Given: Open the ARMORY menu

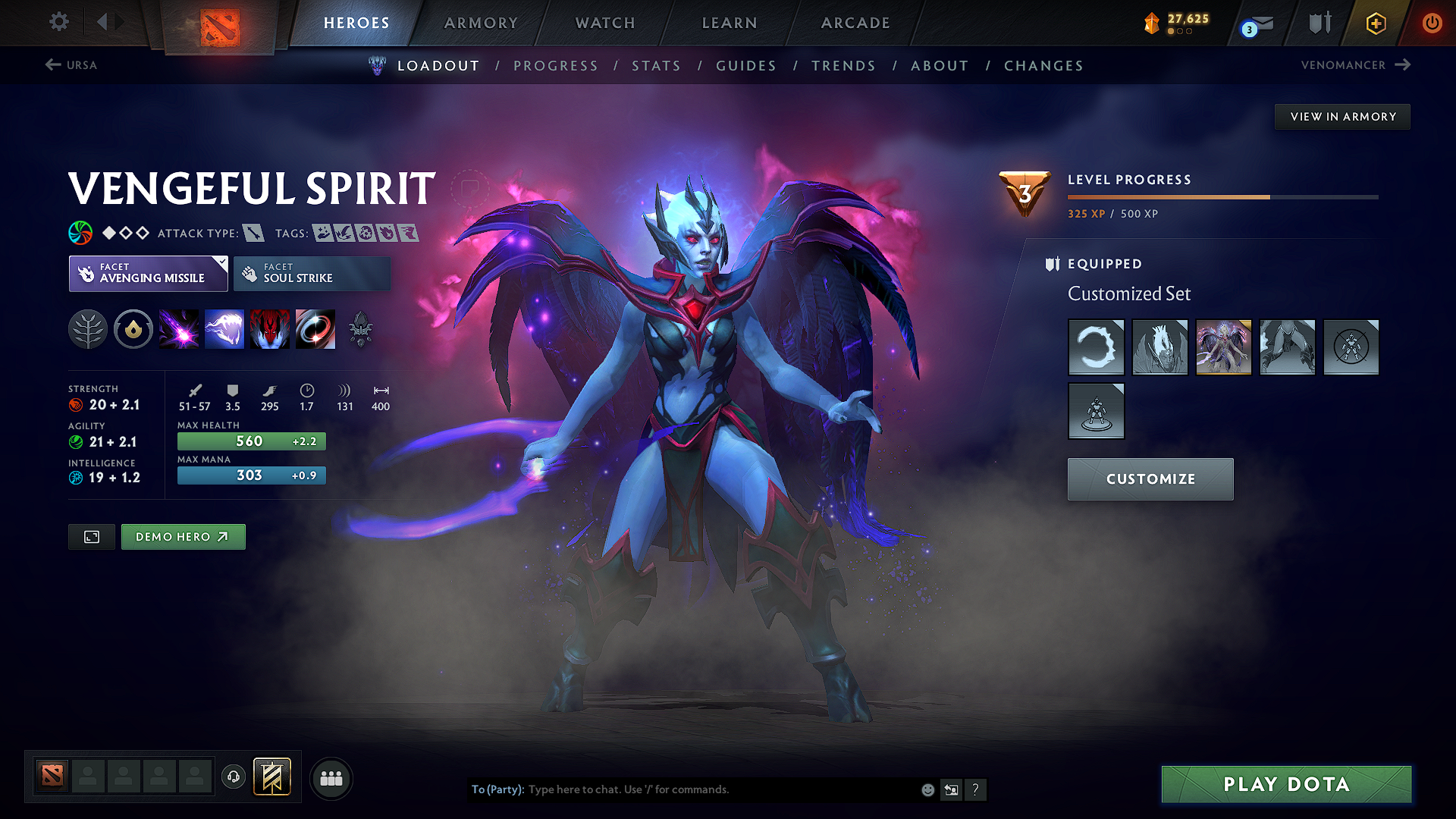Looking at the screenshot, I should click(480, 23).
